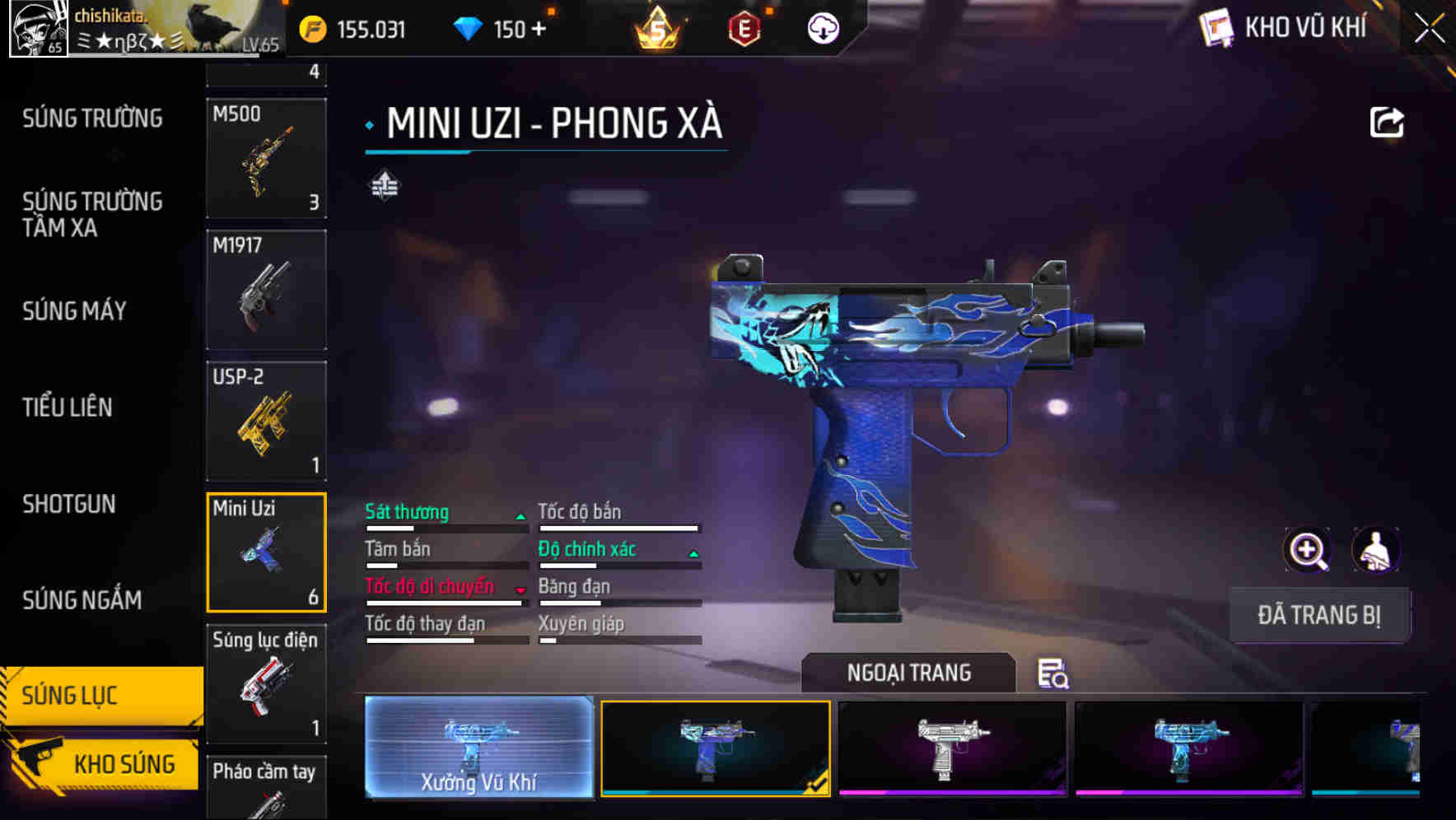Open the skin inspect icon beside NGOAI TRANG
Image resolution: width=1456 pixels, height=820 pixels.
[x=1055, y=675]
